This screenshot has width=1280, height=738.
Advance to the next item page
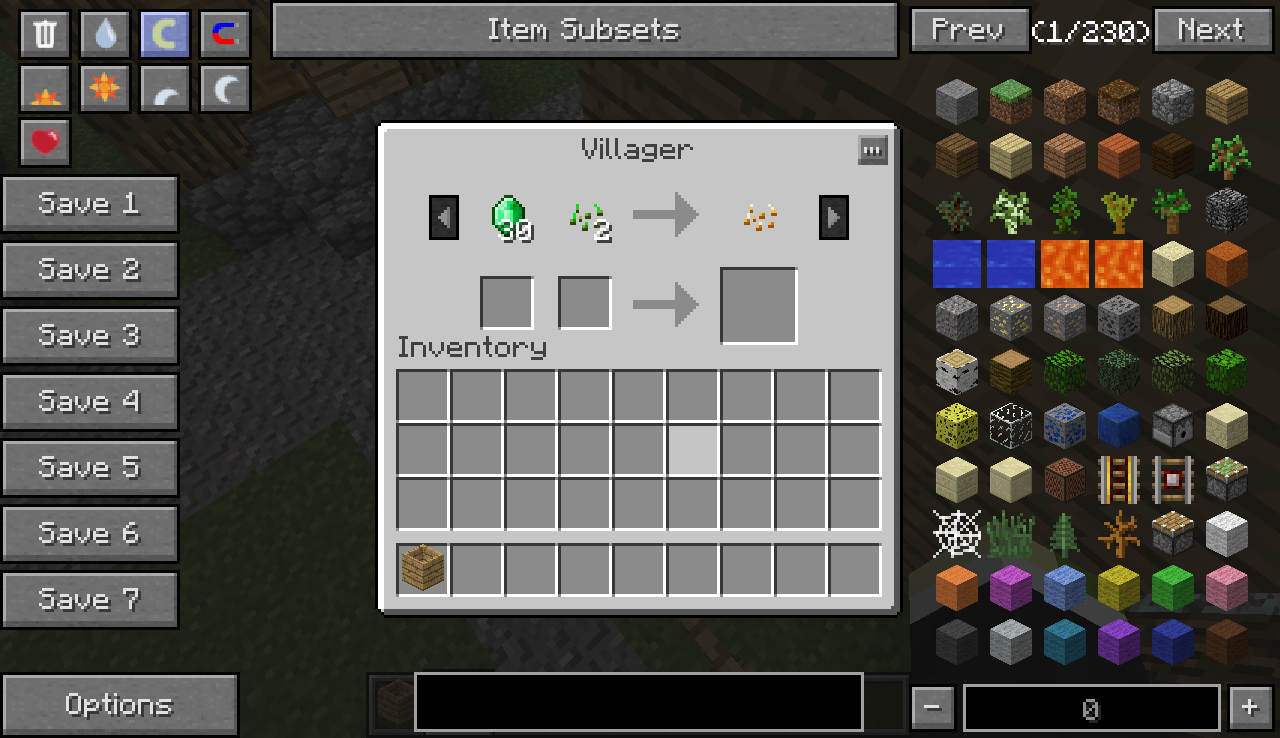[x=1210, y=30]
